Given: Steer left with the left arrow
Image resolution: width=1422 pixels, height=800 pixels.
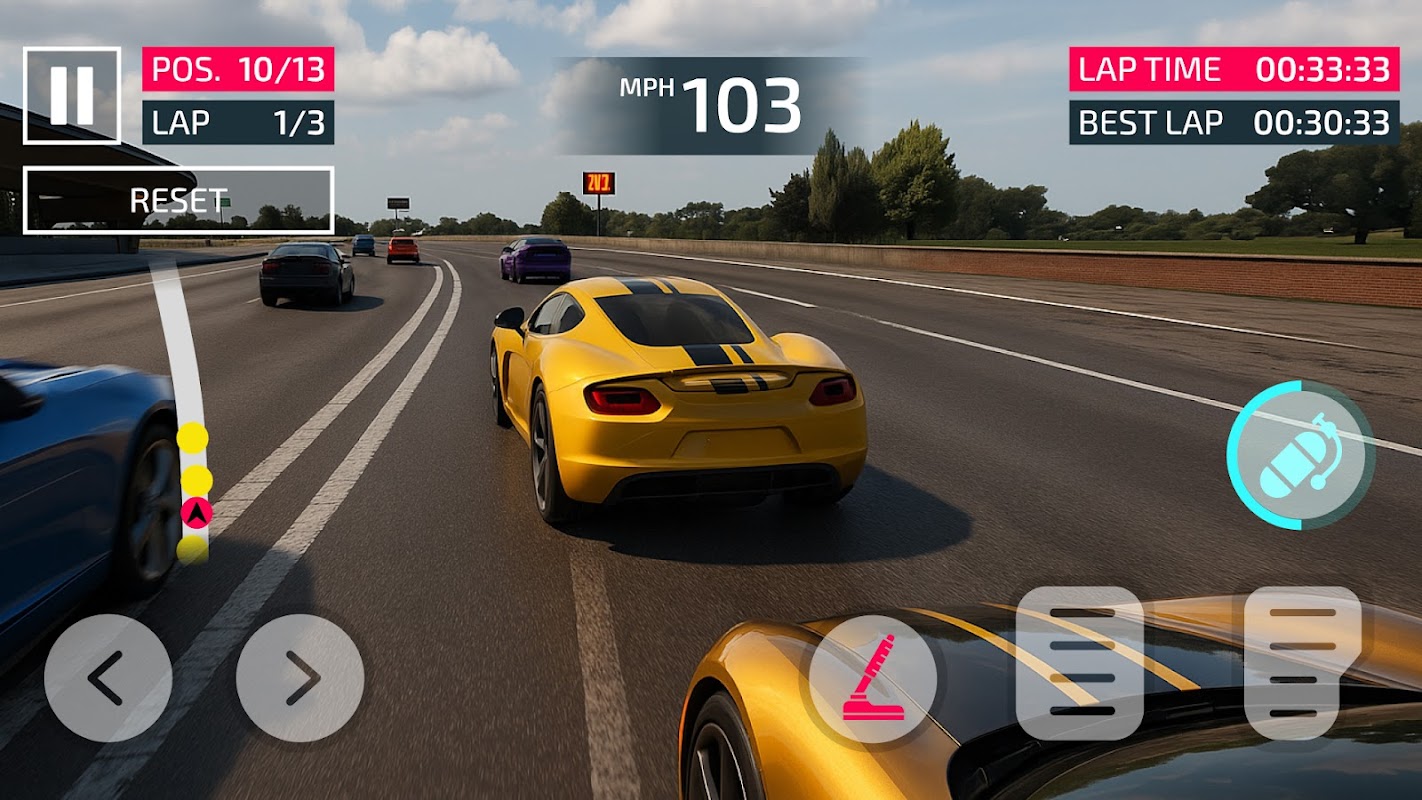Looking at the screenshot, I should [x=107, y=678].
